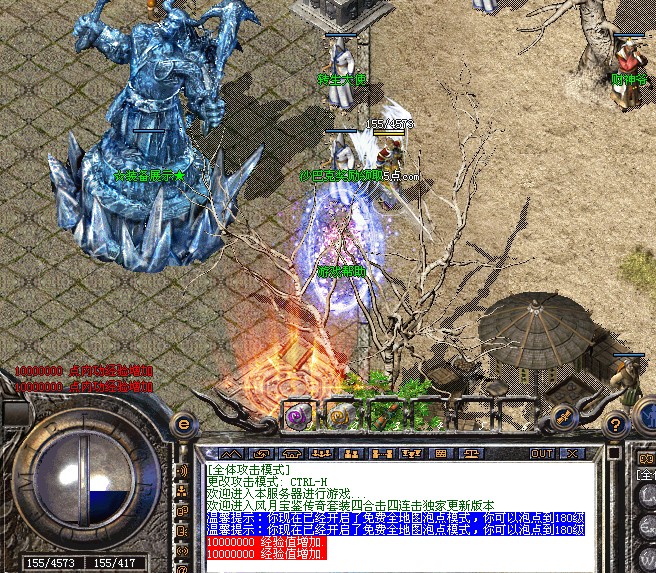Click the X button beside OUT

(x=571, y=453)
